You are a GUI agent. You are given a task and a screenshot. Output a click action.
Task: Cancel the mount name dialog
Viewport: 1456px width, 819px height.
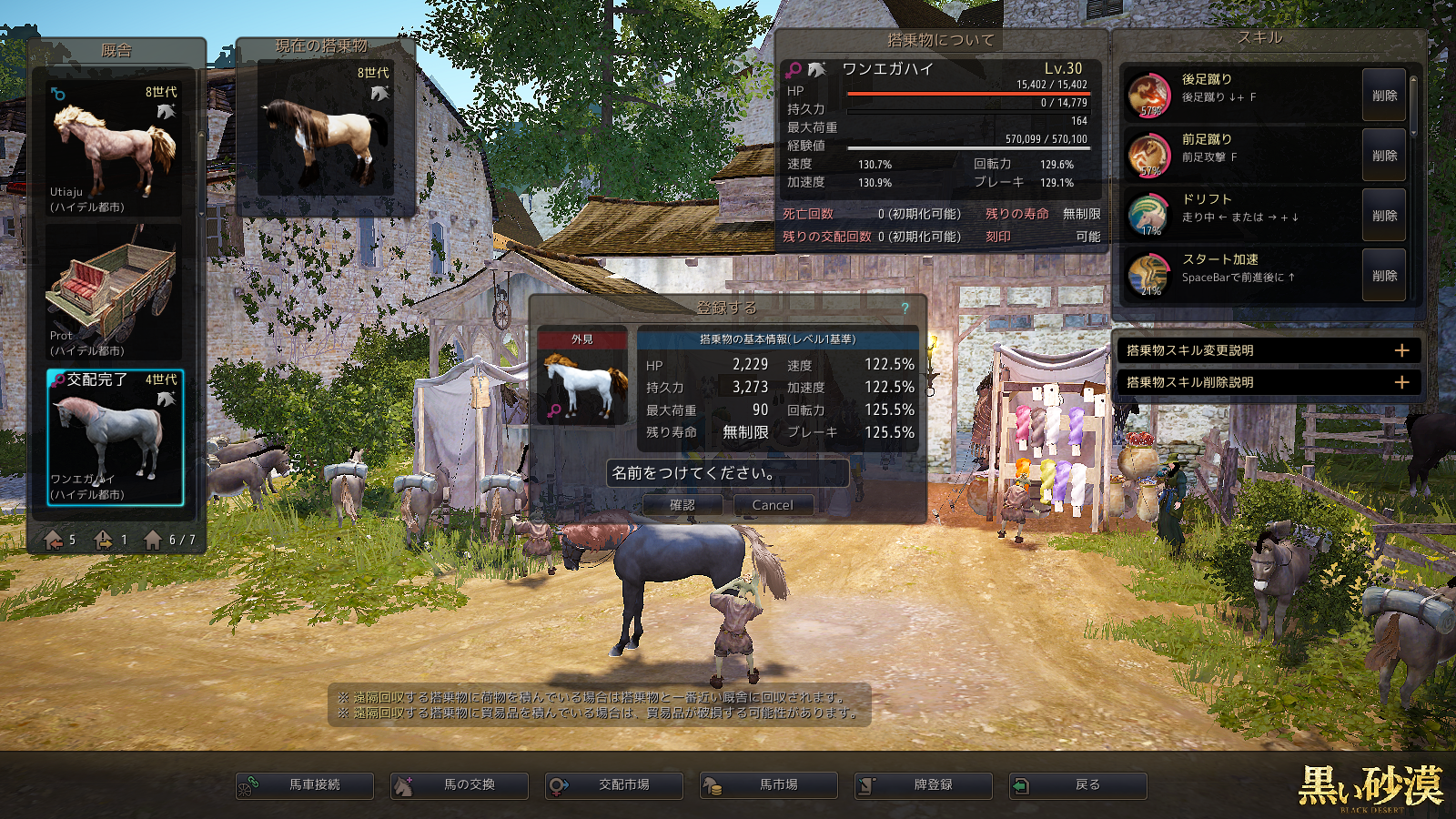(772, 505)
